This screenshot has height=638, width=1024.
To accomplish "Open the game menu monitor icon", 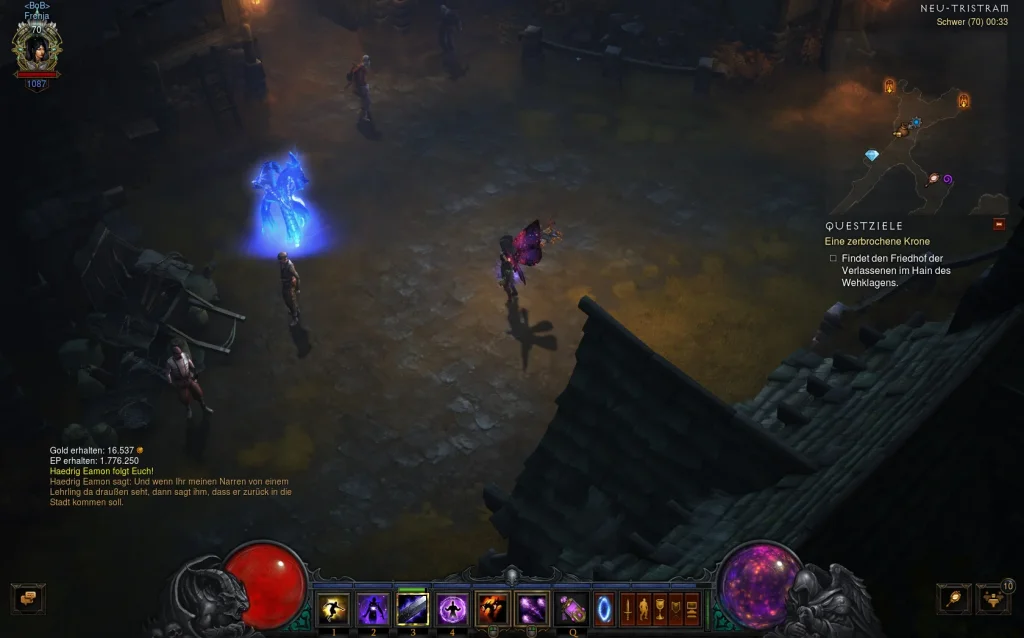I will tap(691, 608).
